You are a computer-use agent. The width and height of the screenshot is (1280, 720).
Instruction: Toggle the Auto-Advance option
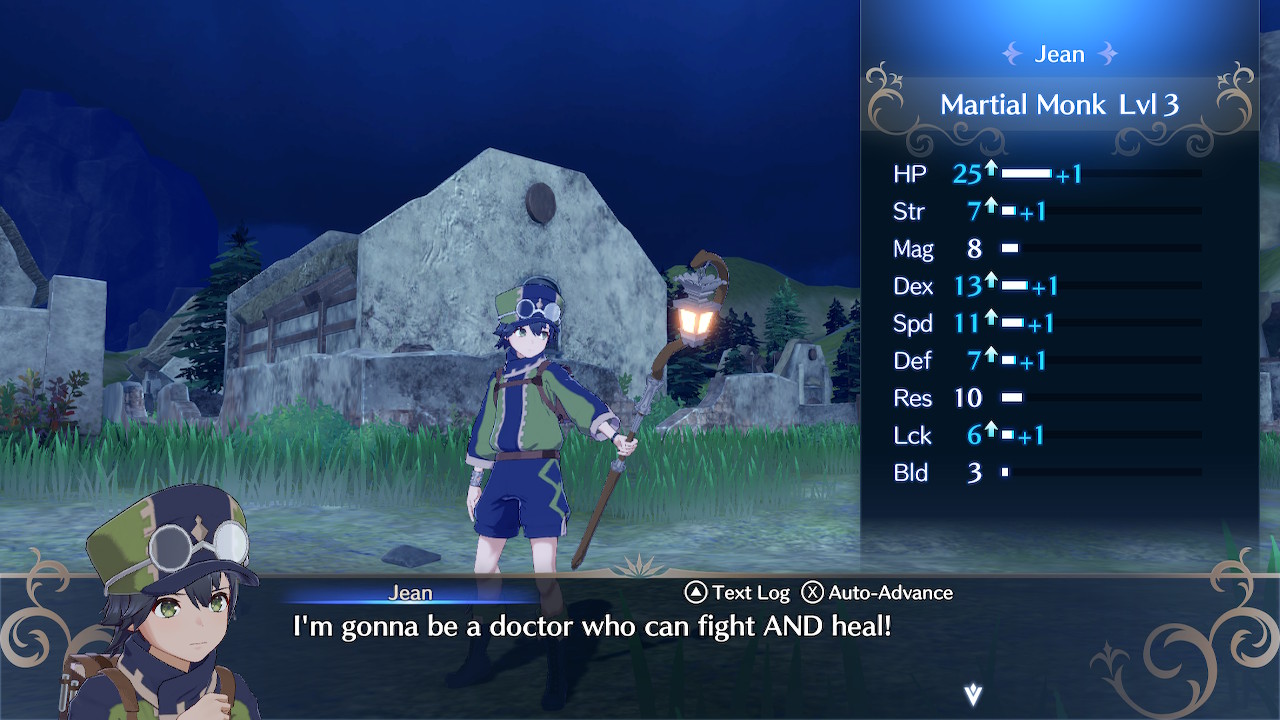click(878, 593)
